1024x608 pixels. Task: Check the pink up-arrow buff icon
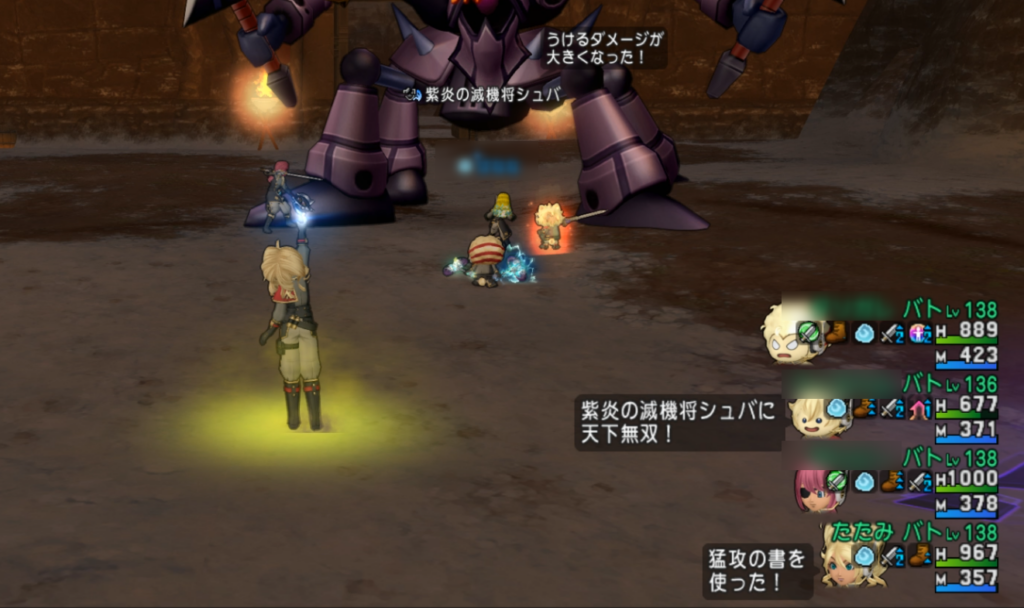pos(919,408)
